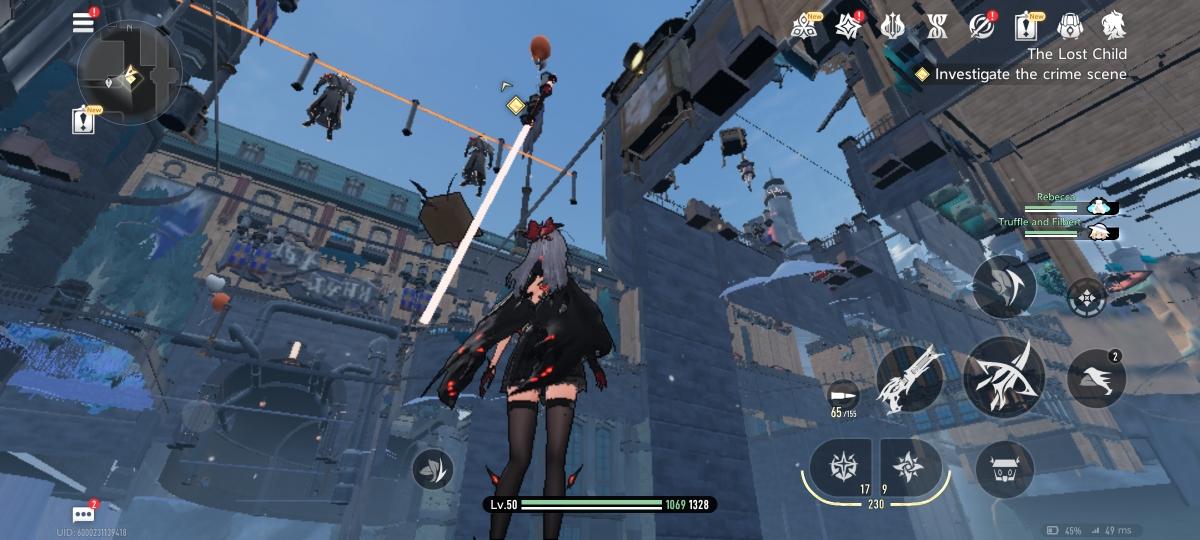Tap the quest clipboard icon below the minimap
The width and height of the screenshot is (1200, 540).
tap(83, 121)
